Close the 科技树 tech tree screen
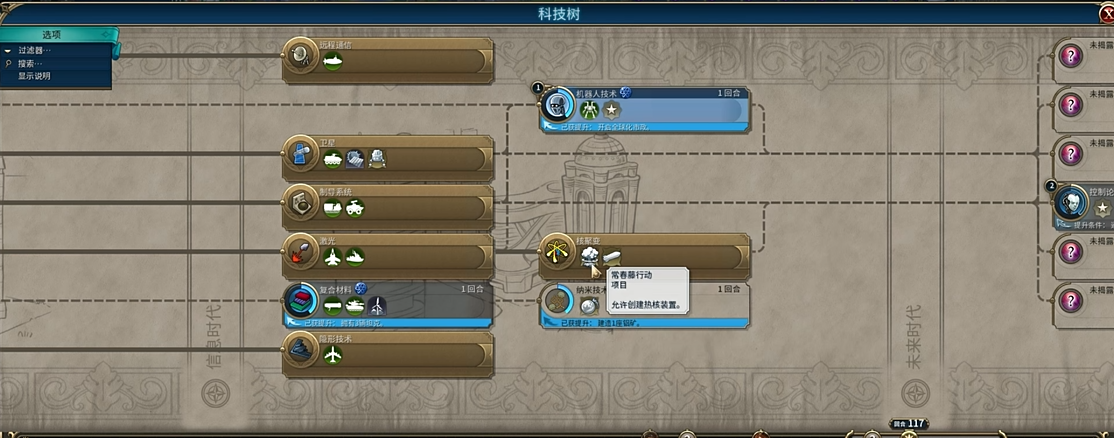Viewport: 1114px width, 438px height. tap(1106, 14)
